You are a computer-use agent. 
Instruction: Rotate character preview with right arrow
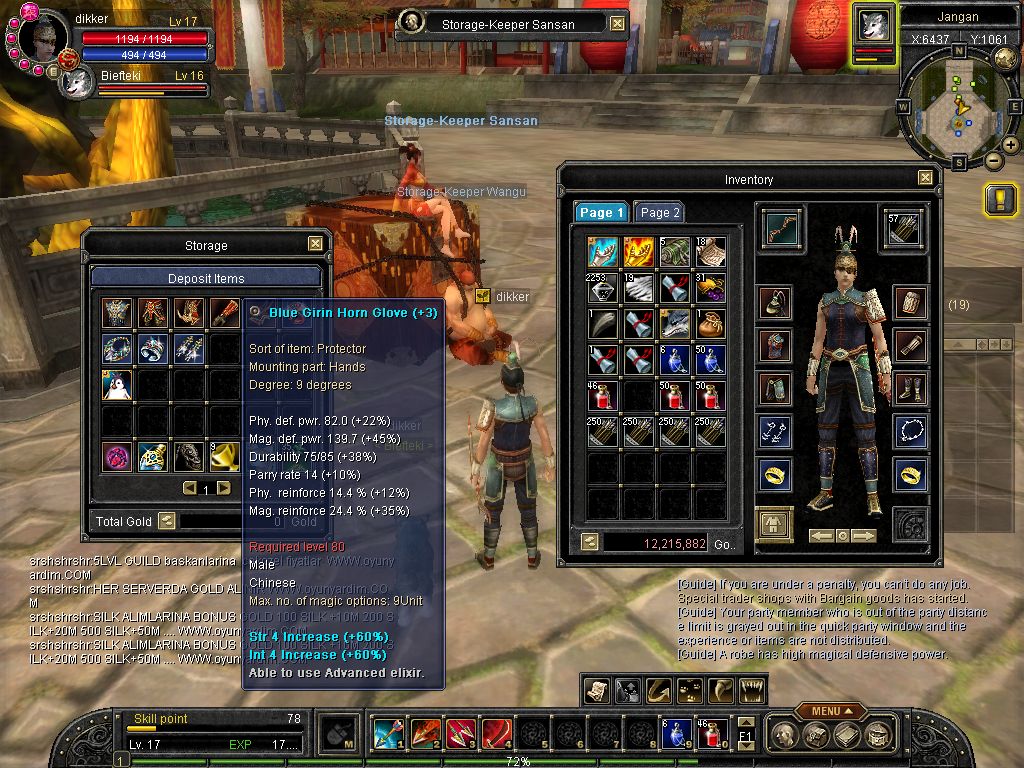point(863,536)
